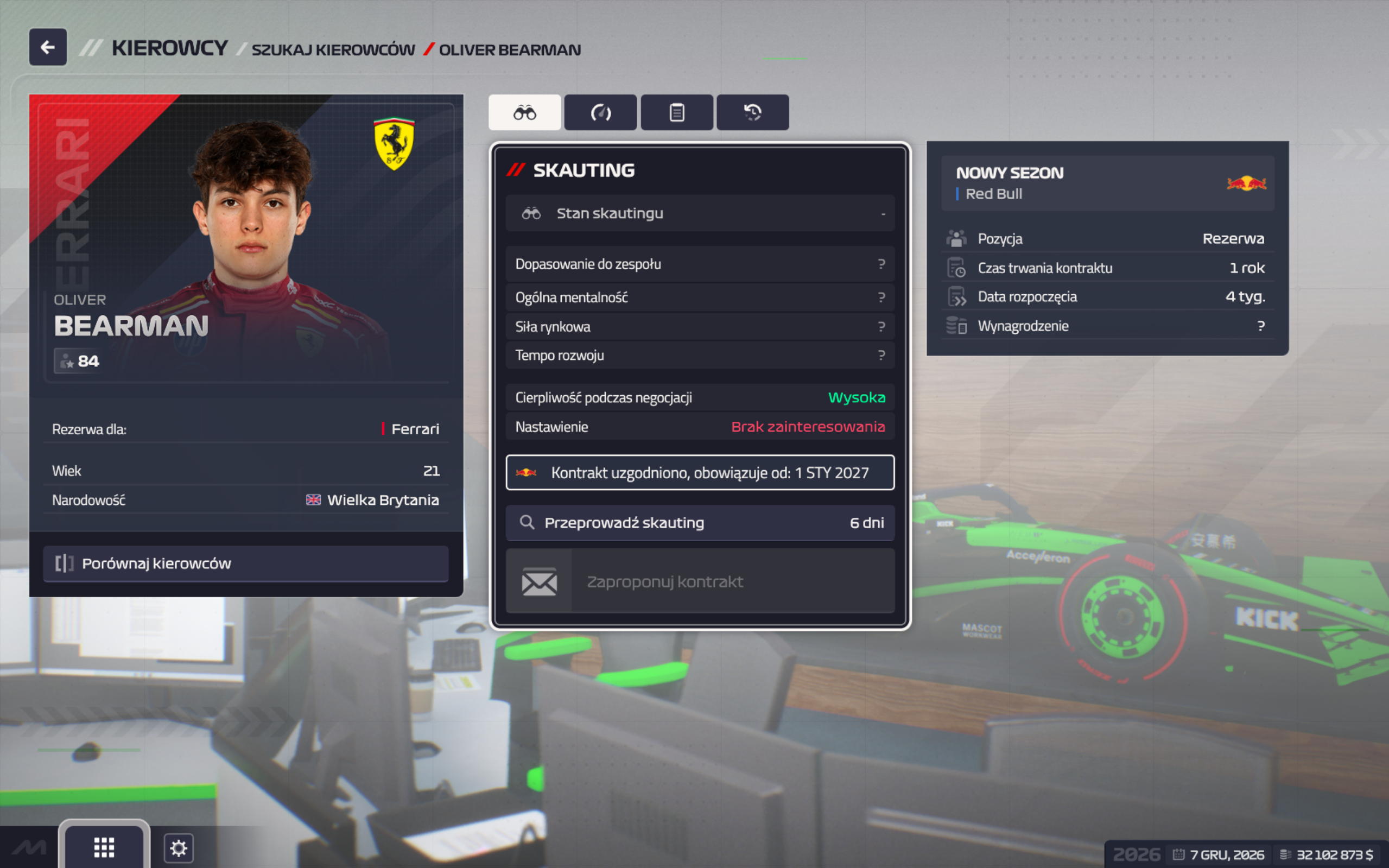Image resolution: width=1389 pixels, height=868 pixels.
Task: Click Porównaj kierowców button
Action: 246,563
